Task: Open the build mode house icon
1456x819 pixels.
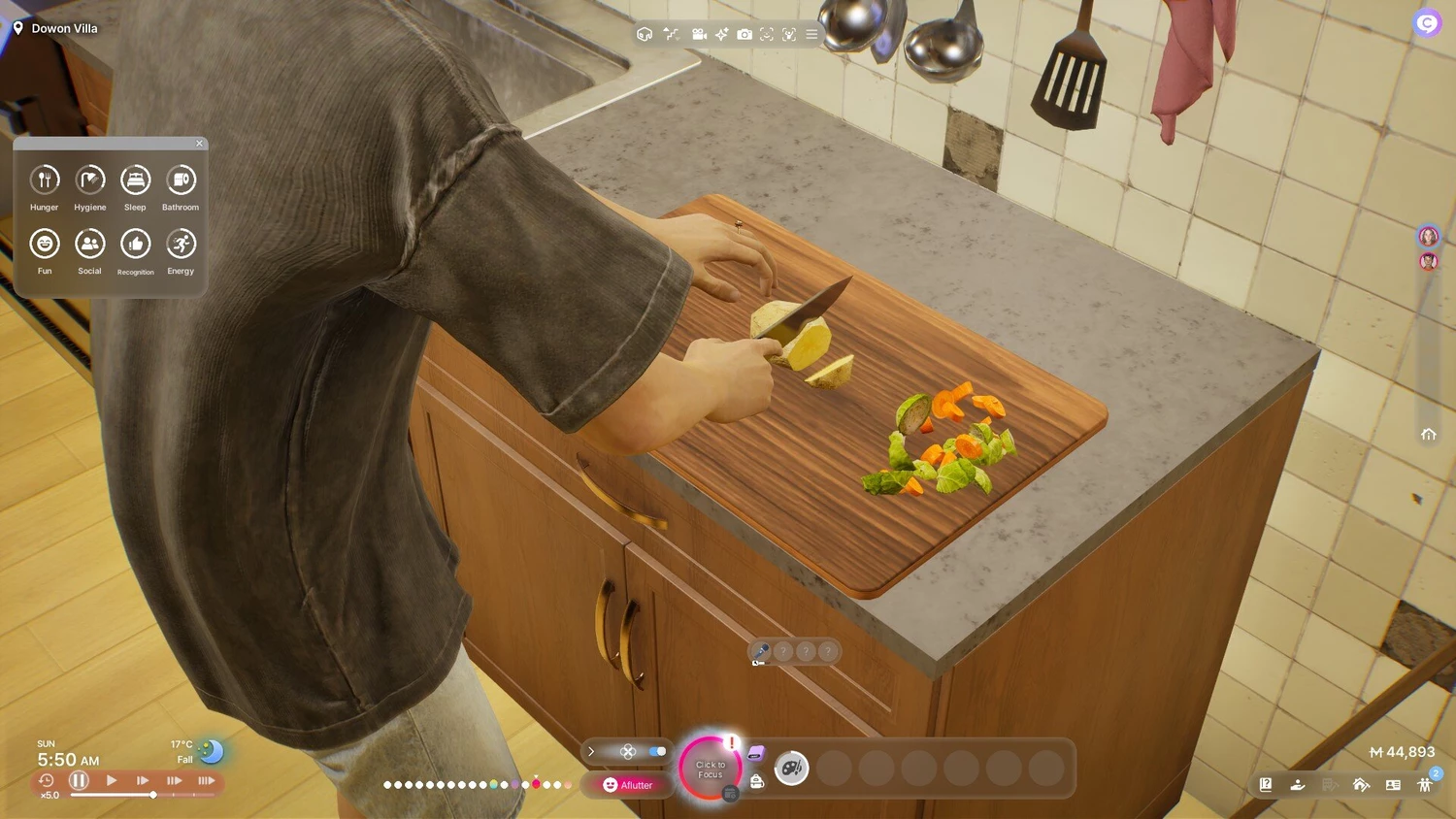Action: [x=1361, y=785]
